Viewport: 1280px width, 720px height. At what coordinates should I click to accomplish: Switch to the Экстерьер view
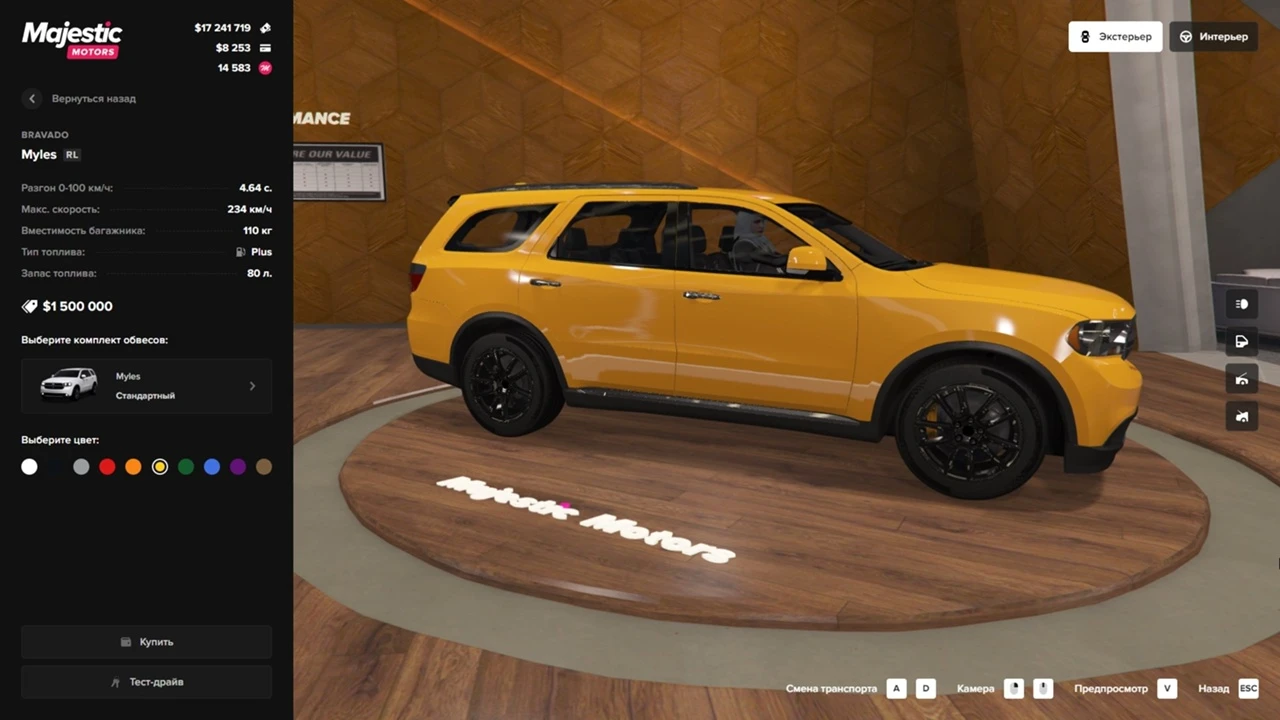coord(1115,37)
